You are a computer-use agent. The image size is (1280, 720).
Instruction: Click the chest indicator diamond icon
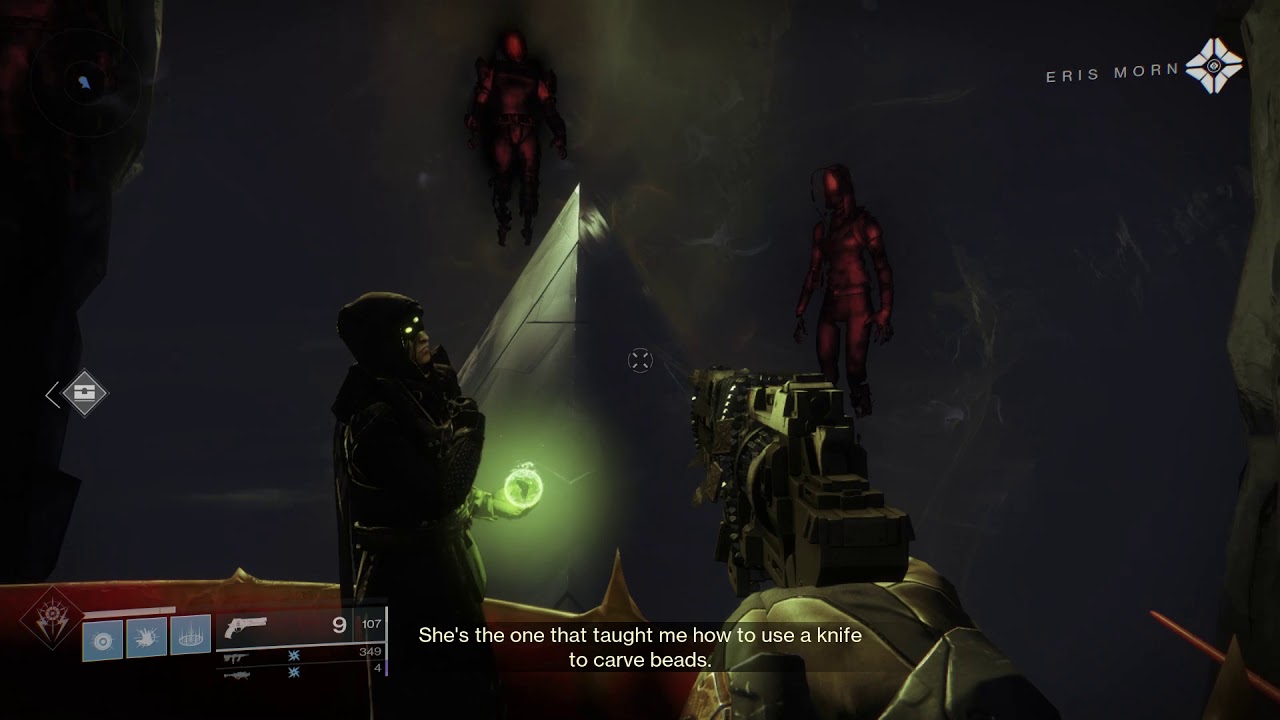[x=85, y=394]
